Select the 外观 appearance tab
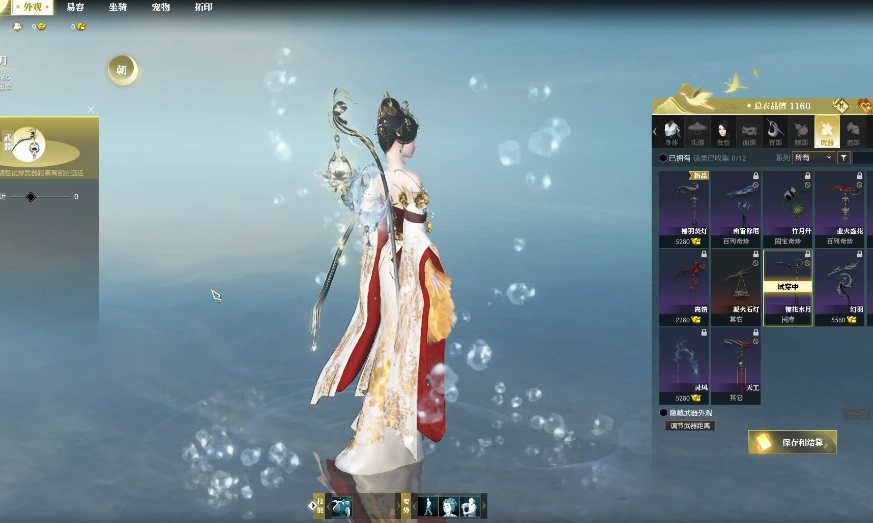The image size is (873, 523). pos(33,7)
